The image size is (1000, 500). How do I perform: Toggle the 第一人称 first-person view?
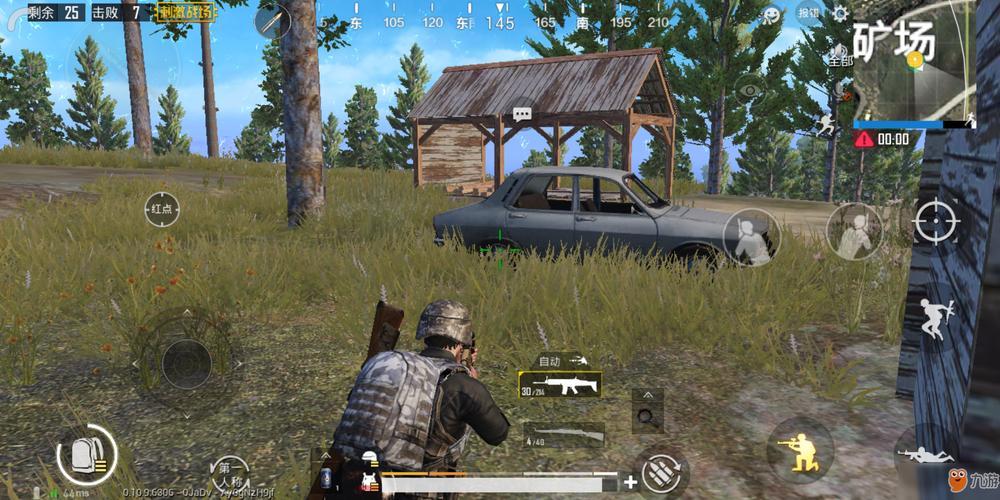(232, 470)
